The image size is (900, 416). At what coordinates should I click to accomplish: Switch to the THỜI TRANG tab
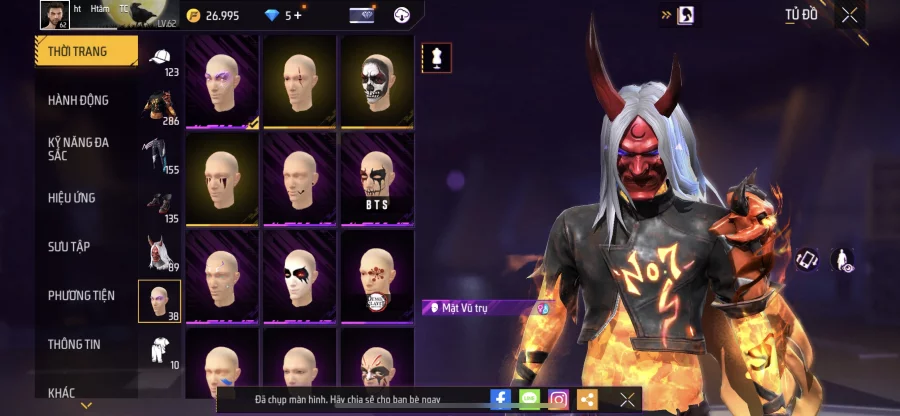tap(85, 50)
